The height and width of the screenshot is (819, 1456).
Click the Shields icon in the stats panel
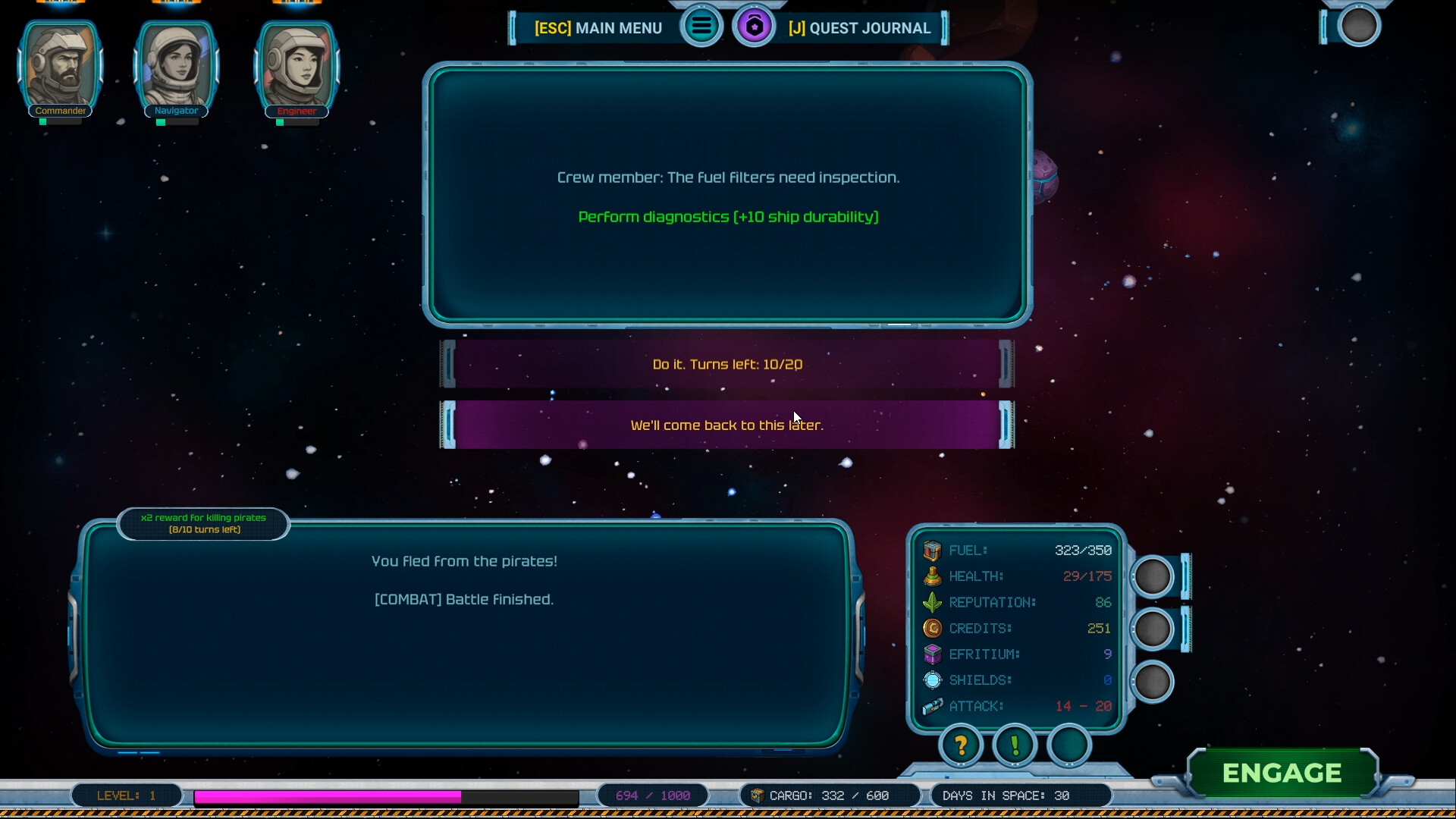coord(932,679)
